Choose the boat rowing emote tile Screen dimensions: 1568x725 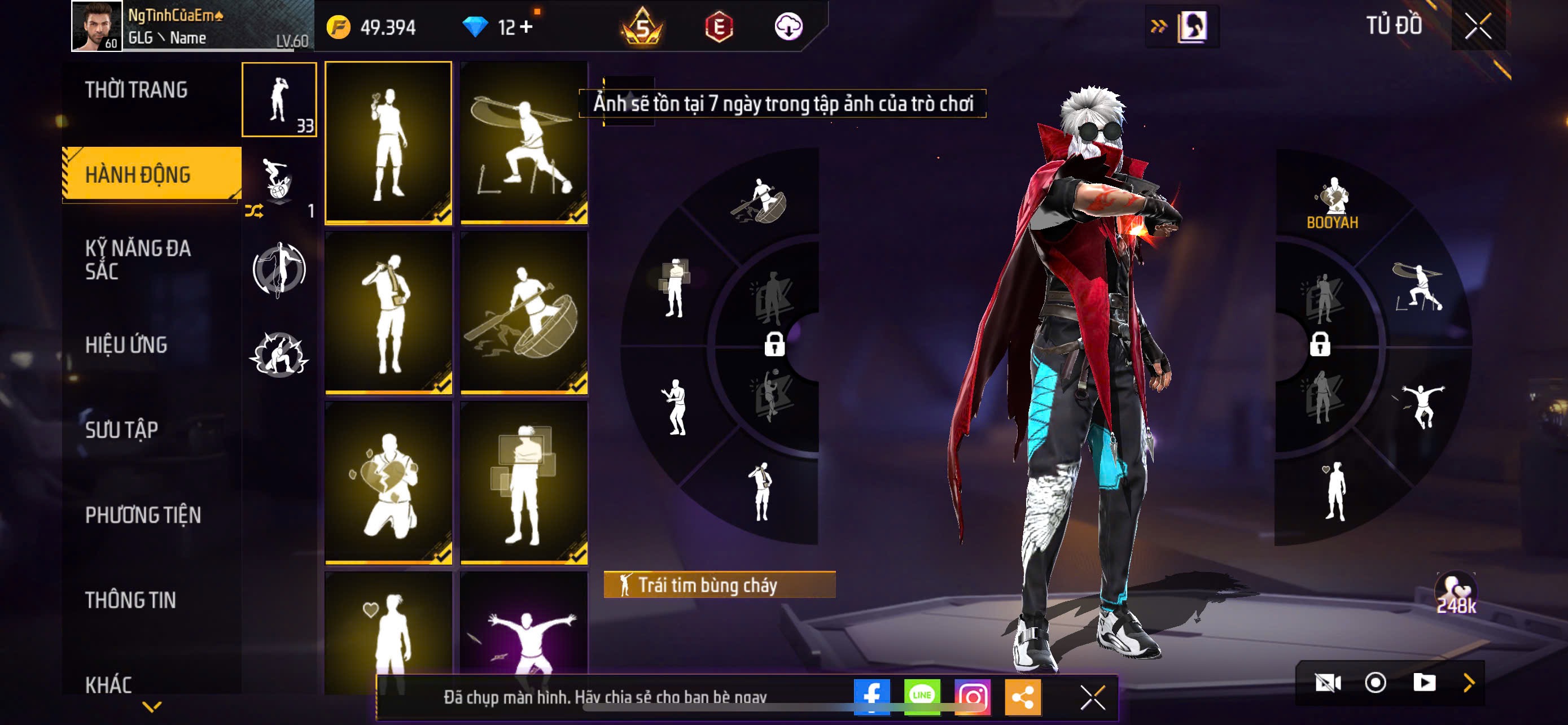(524, 313)
